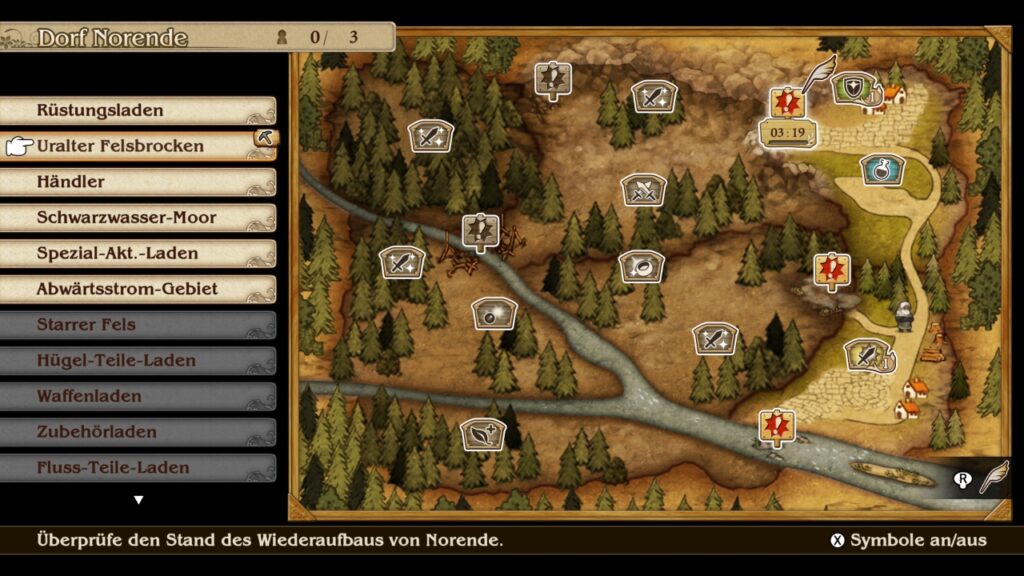This screenshot has height=576, width=1024.
Task: Select Schwarzwasser-Moor from the list
Action: pyautogui.click(x=140, y=217)
